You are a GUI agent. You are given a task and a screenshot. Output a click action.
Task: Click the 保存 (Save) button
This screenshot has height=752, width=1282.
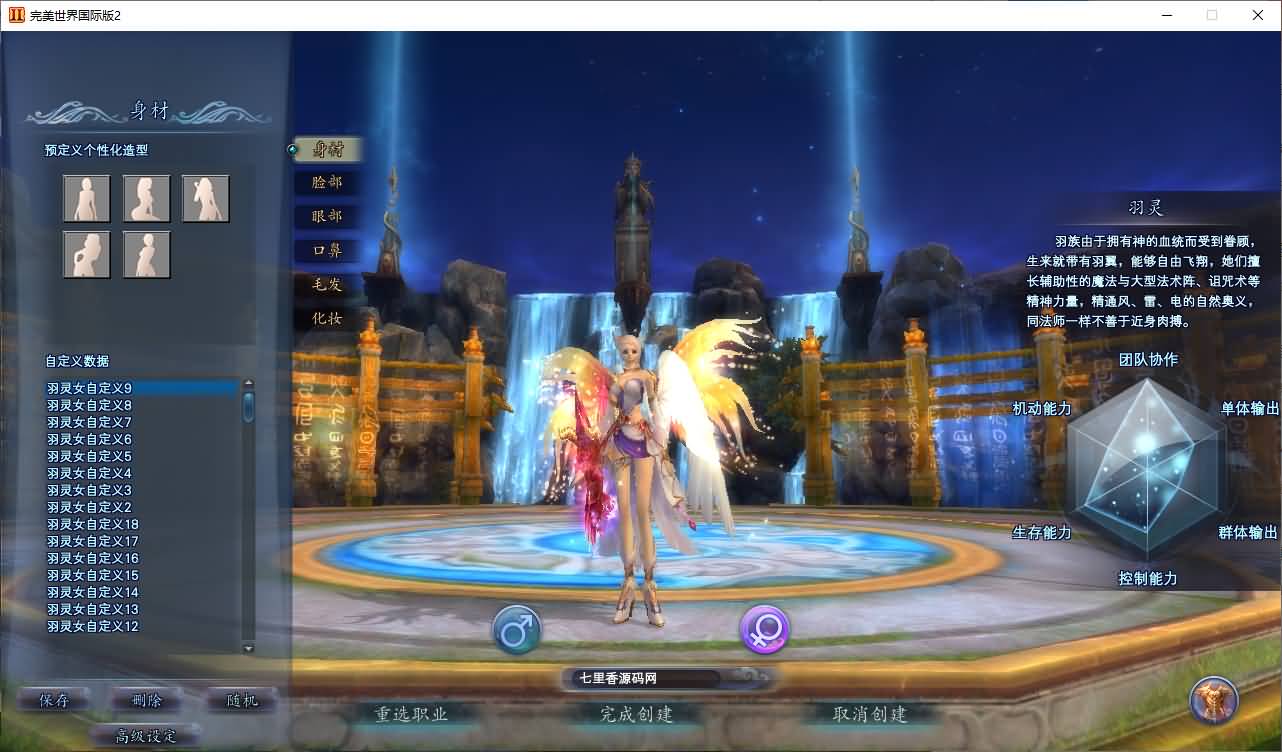pos(53,700)
